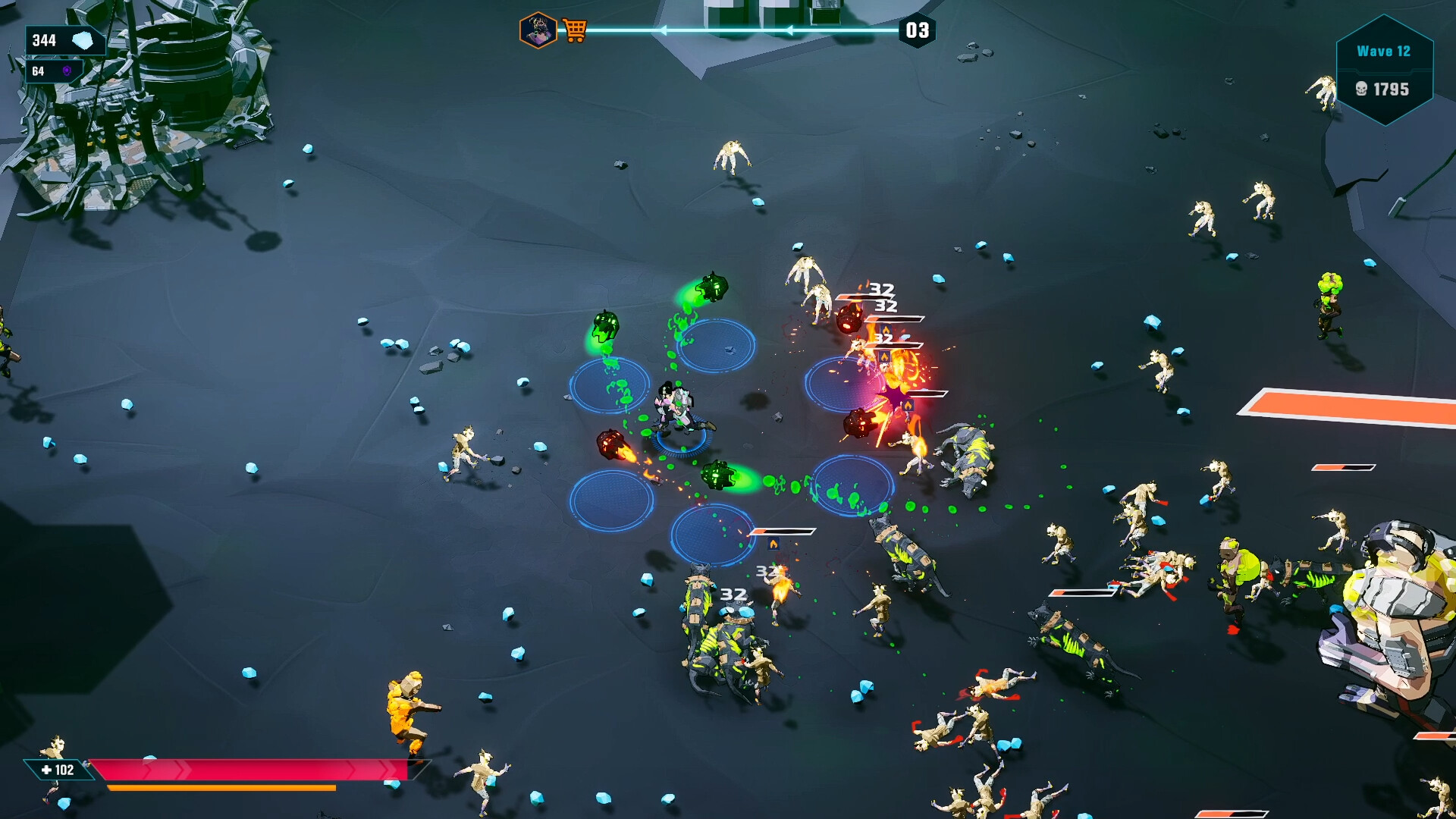Click the 03 countdown hexagon
1456x819 pixels.
916,32
